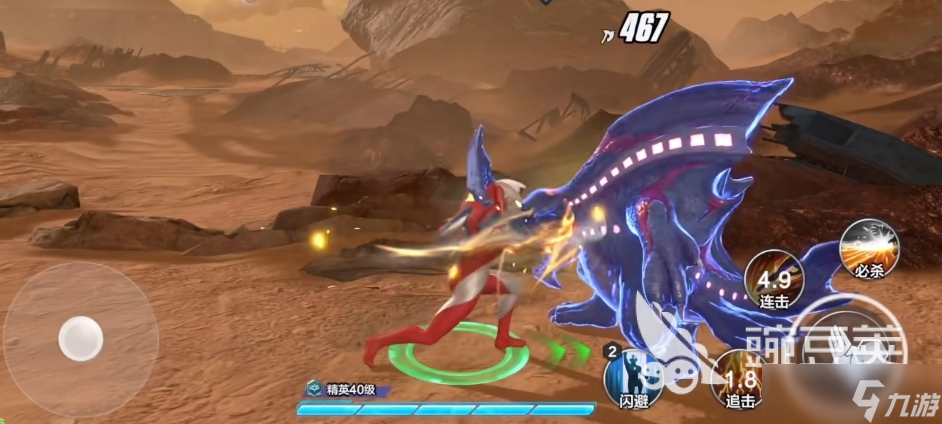This screenshot has width=942, height=424.
Task: Use the 连击 combo skill
Action: 773,277
